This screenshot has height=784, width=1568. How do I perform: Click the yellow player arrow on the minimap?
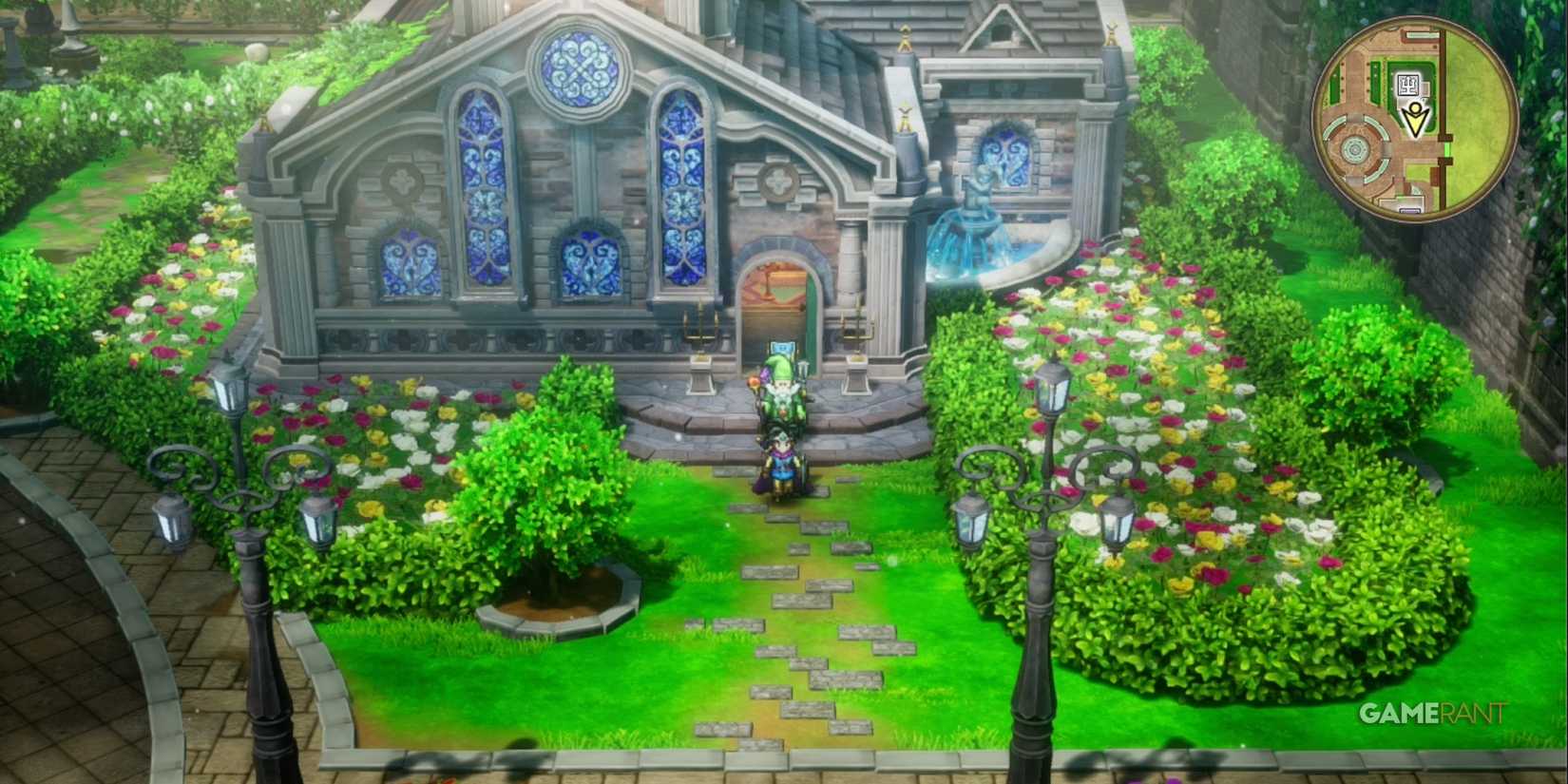[1414, 119]
